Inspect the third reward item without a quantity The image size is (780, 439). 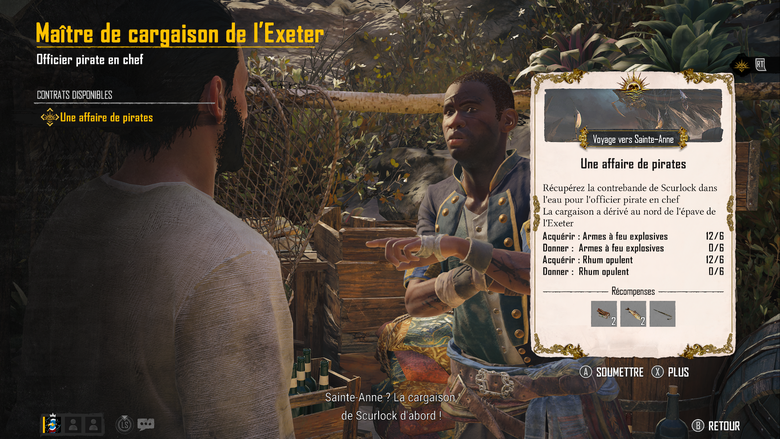coord(662,314)
